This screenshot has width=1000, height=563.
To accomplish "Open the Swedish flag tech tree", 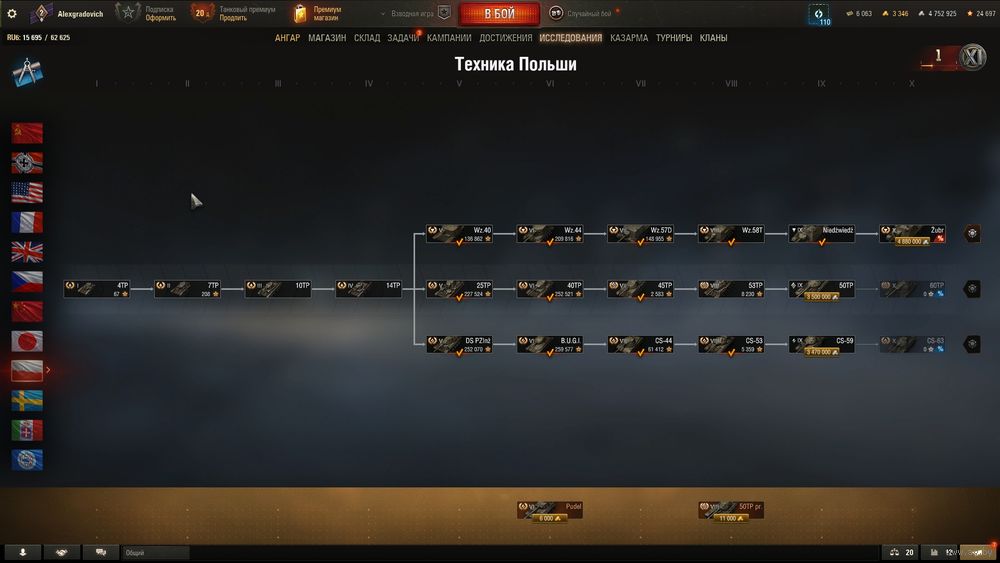I will (x=27, y=400).
